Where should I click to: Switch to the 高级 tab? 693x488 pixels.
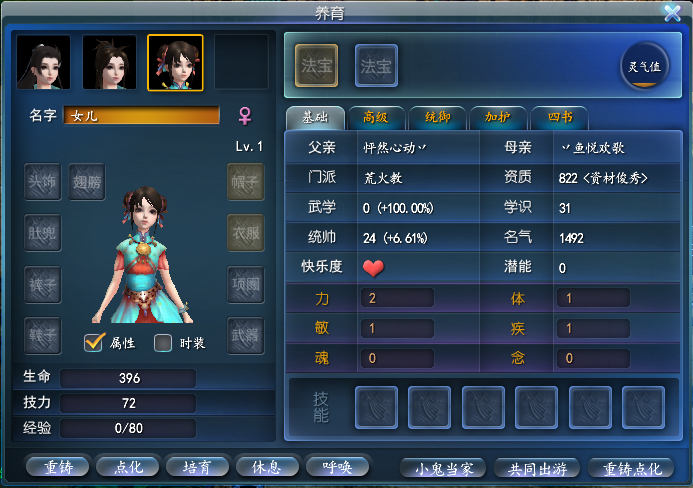point(375,117)
